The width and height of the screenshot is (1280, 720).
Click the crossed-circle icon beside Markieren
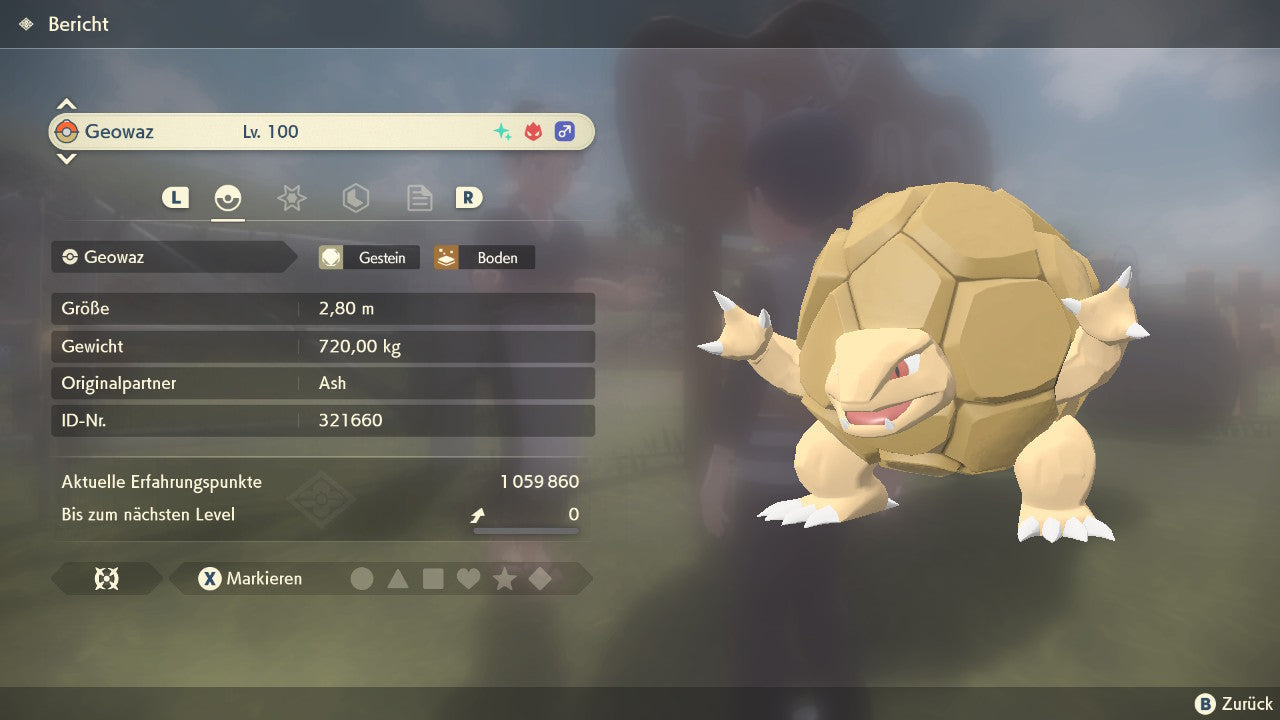106,579
